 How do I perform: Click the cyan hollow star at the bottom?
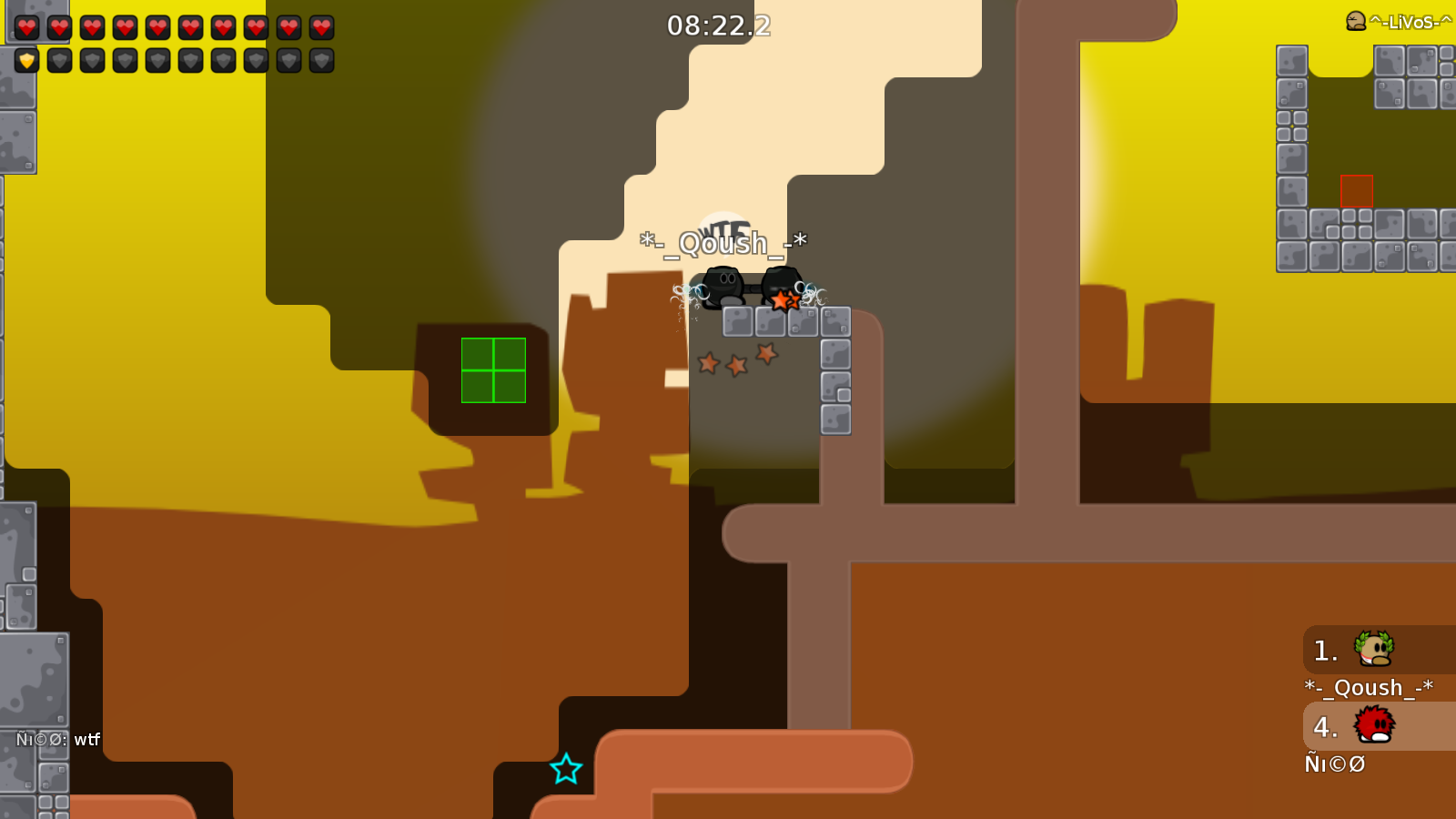pos(567,769)
